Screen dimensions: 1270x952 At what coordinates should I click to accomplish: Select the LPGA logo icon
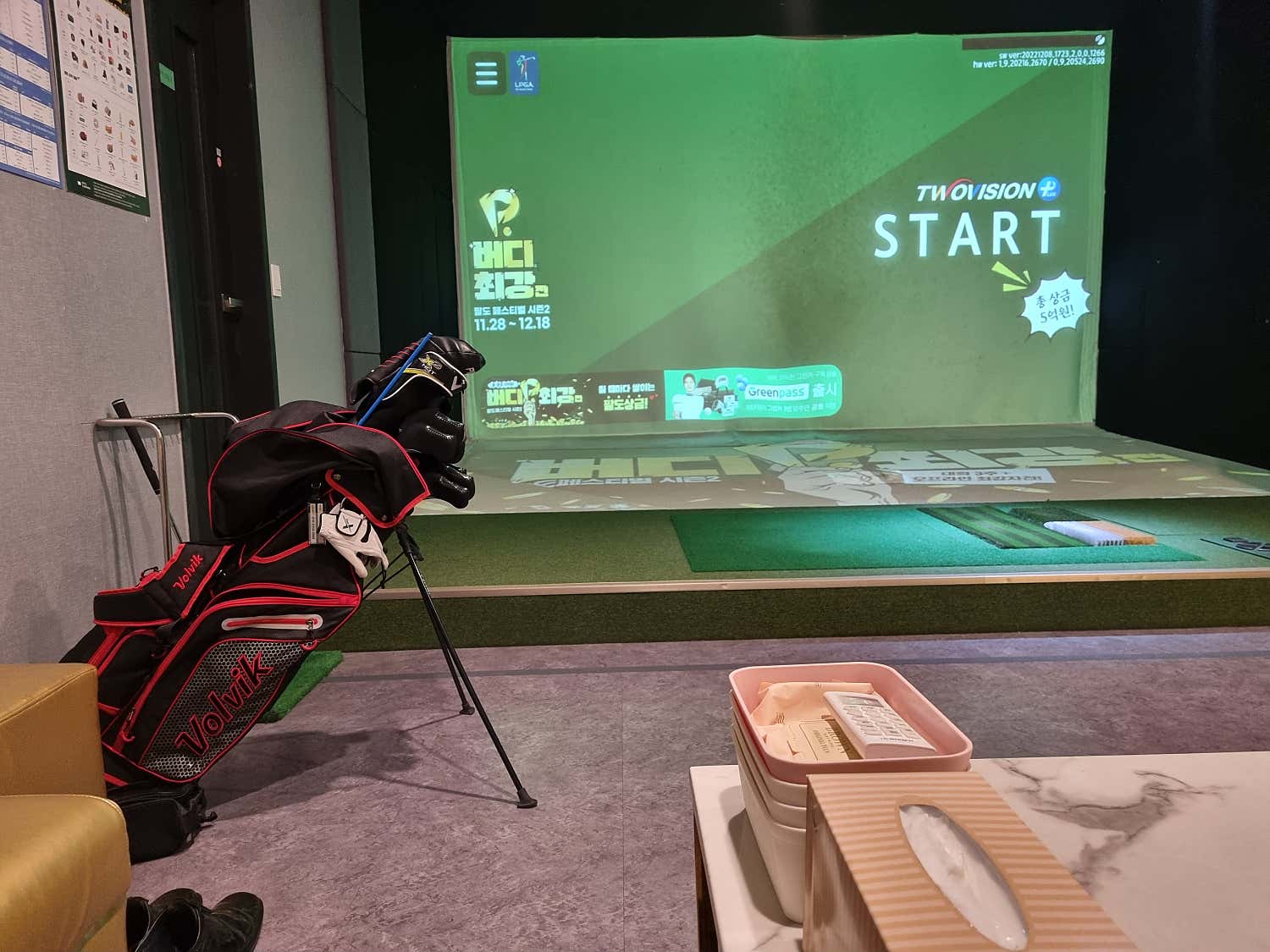[525, 73]
